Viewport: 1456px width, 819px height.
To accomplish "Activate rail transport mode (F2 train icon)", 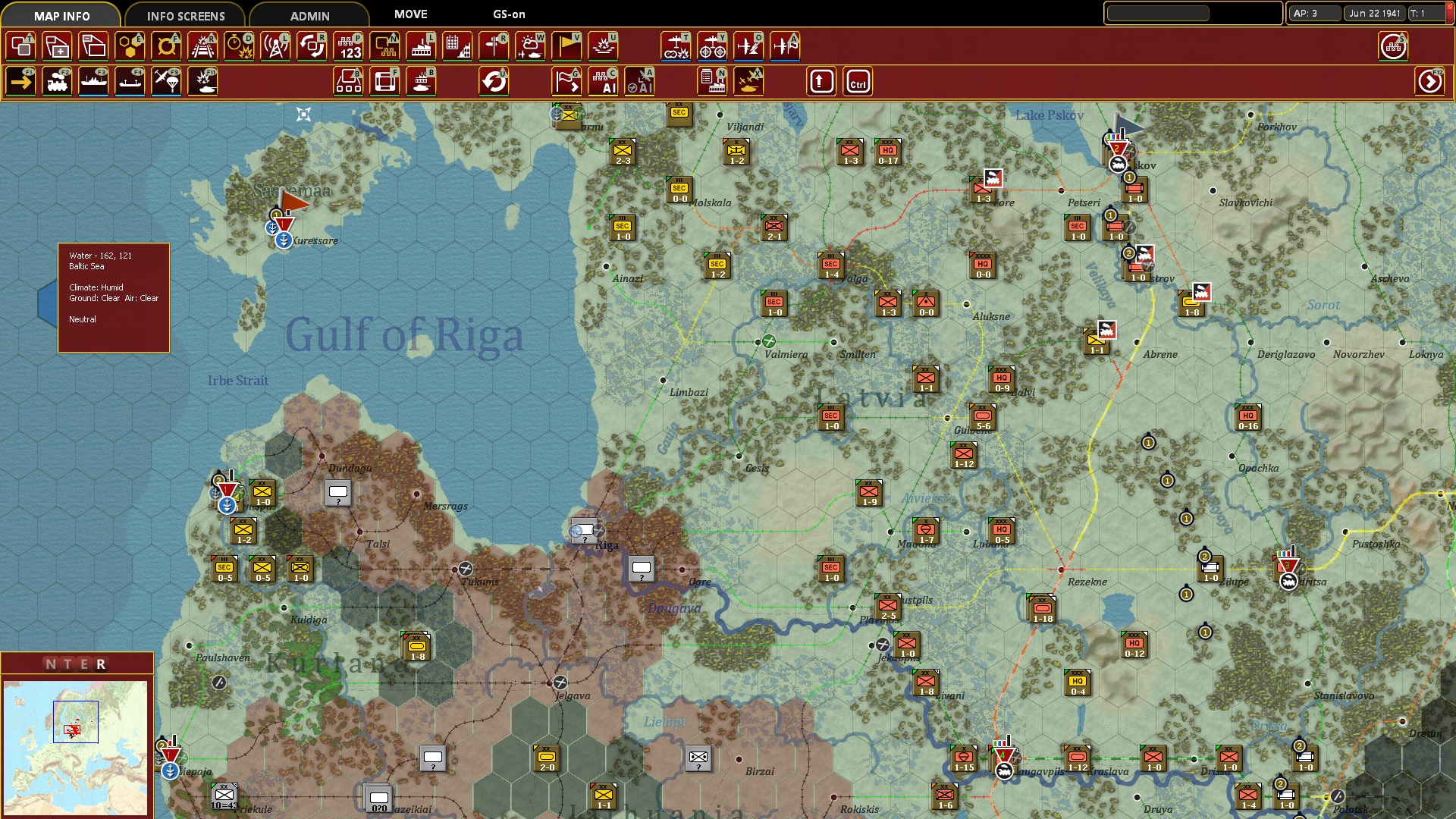I will [x=58, y=81].
